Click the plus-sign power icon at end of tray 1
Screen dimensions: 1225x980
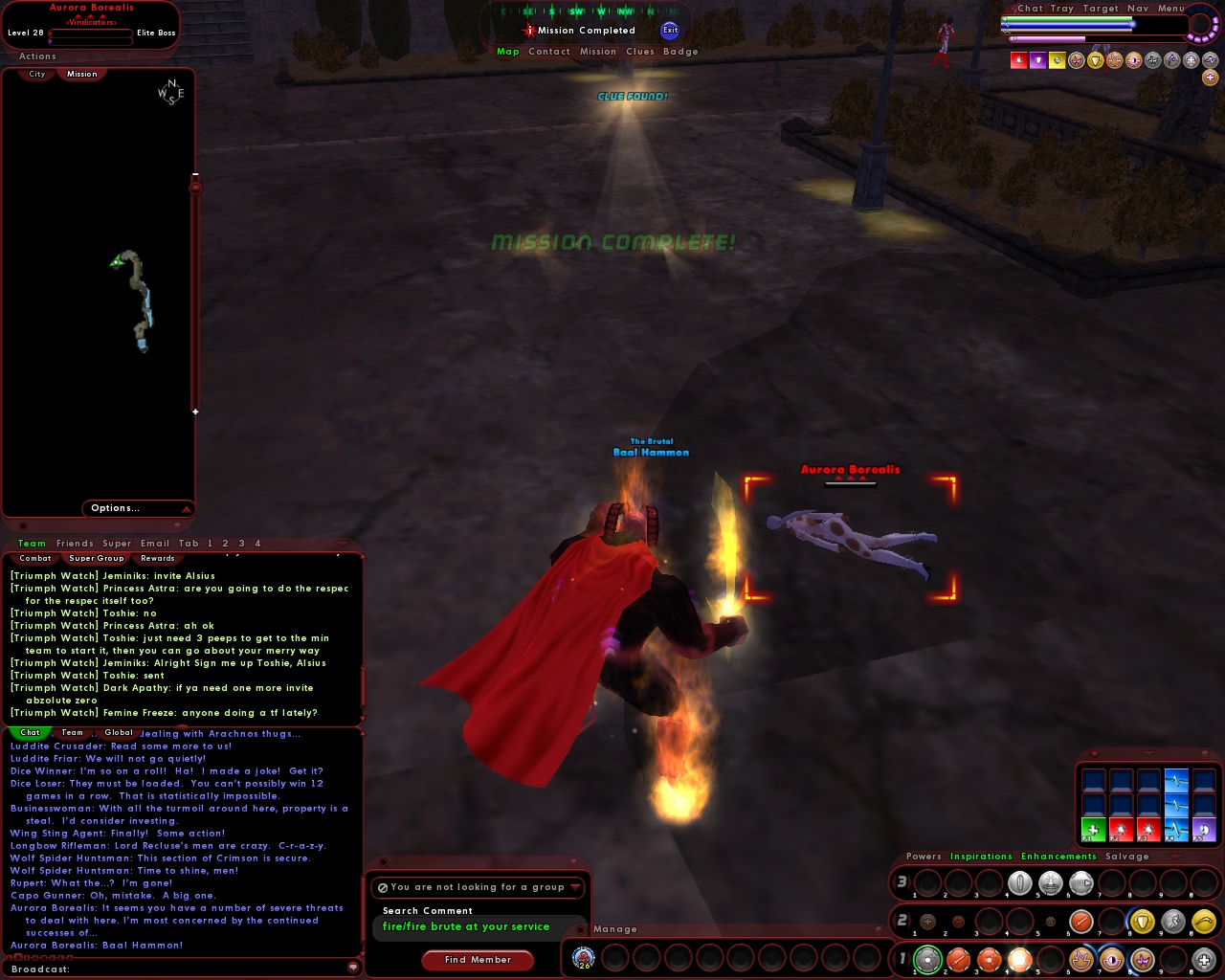1203,959
